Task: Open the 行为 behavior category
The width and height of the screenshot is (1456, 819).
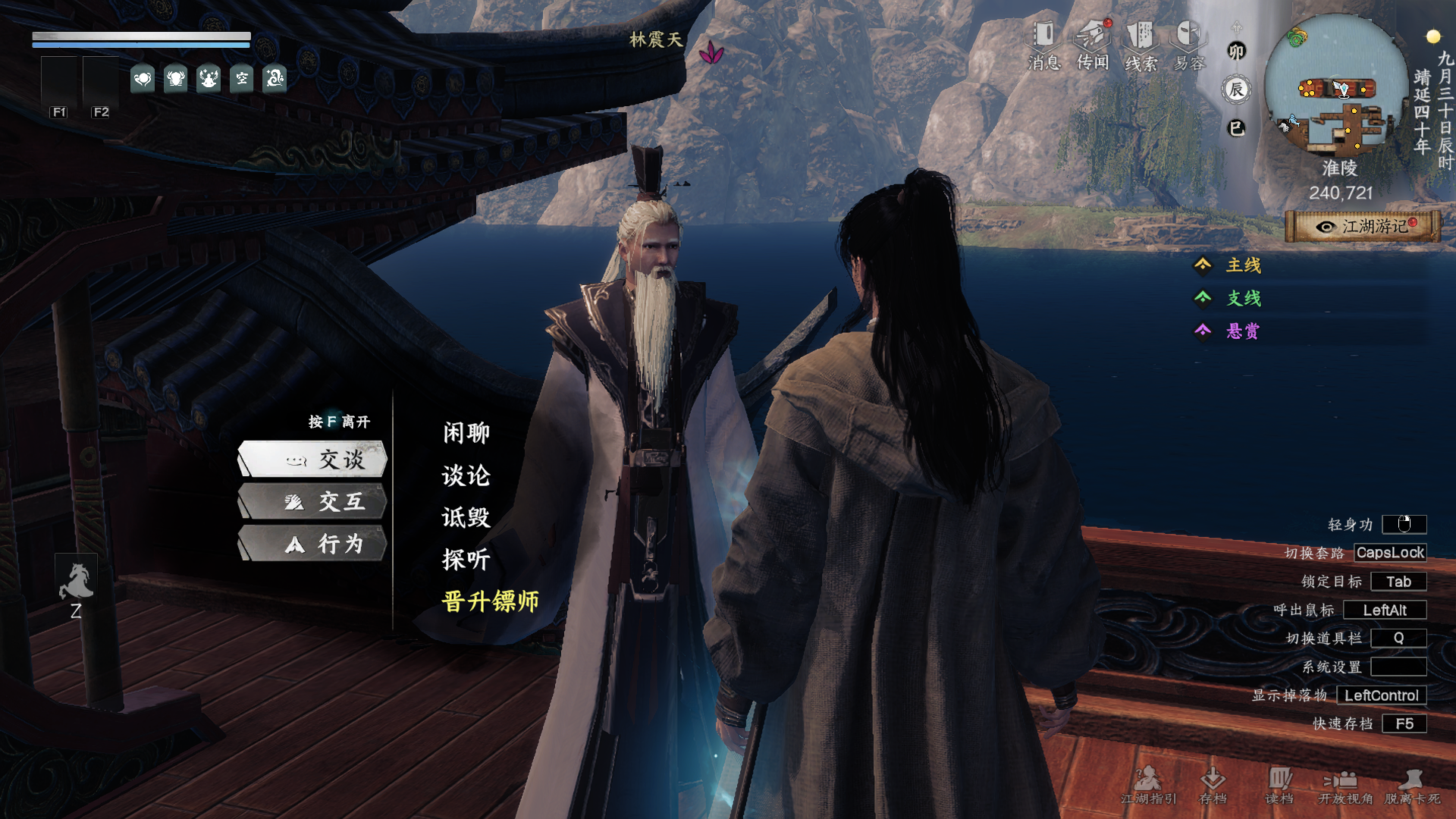Action: [x=314, y=544]
